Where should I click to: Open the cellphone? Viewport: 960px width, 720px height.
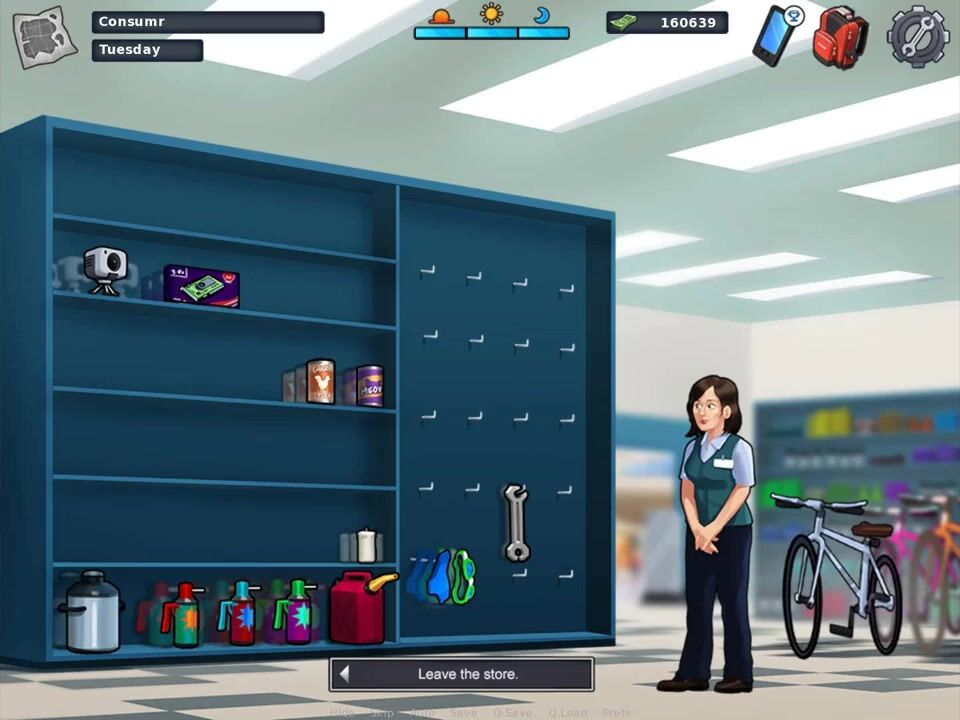pyautogui.click(x=775, y=35)
